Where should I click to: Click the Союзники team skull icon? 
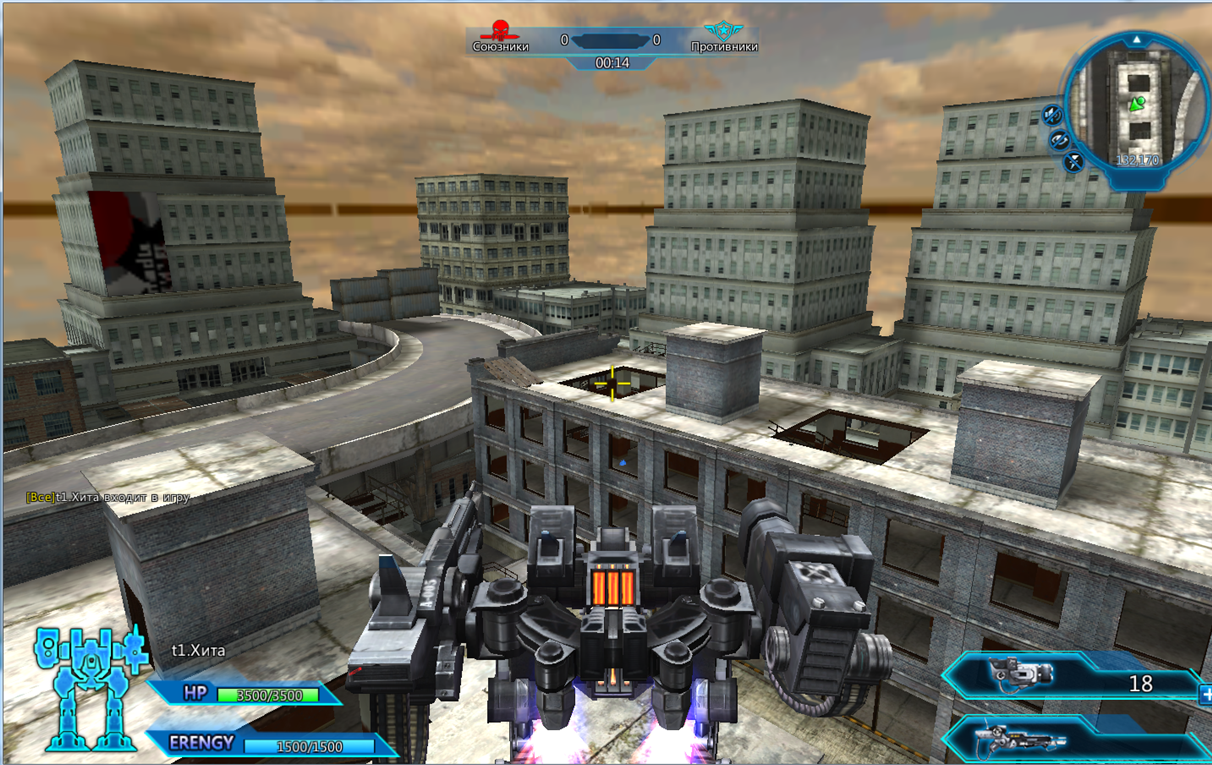(500, 31)
